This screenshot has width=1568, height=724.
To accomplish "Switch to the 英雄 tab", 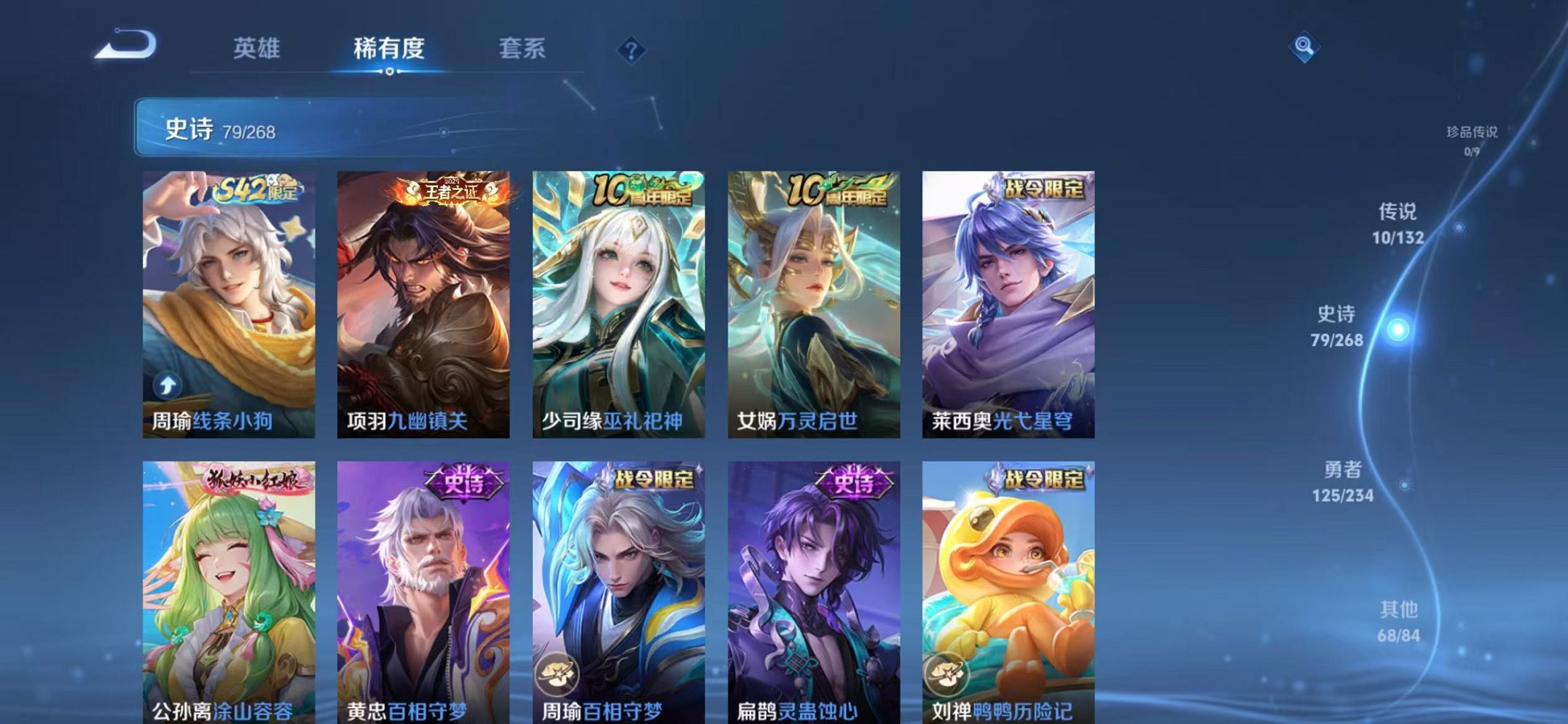I will 256,50.
